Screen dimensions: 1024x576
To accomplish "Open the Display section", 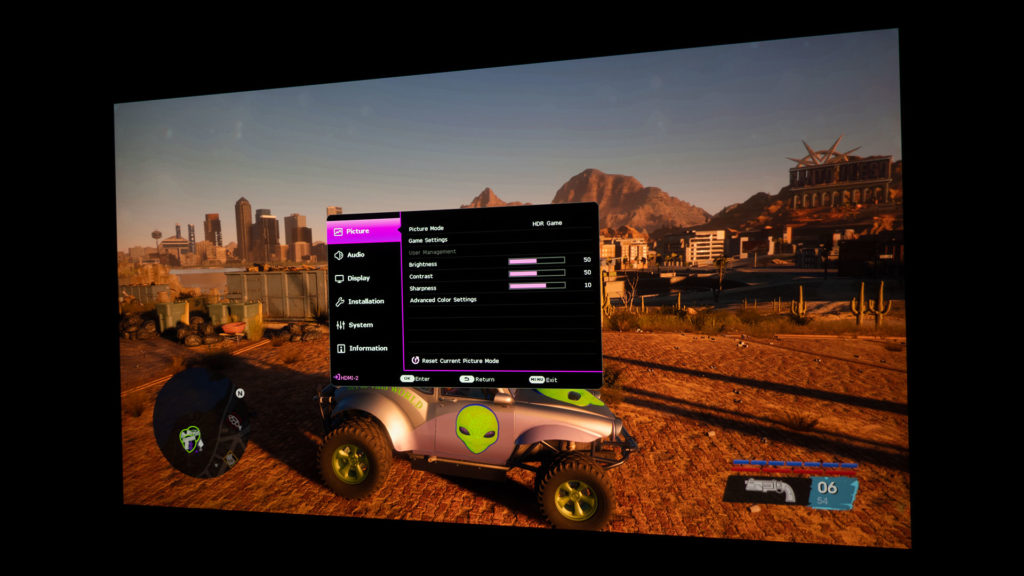I will tap(358, 278).
